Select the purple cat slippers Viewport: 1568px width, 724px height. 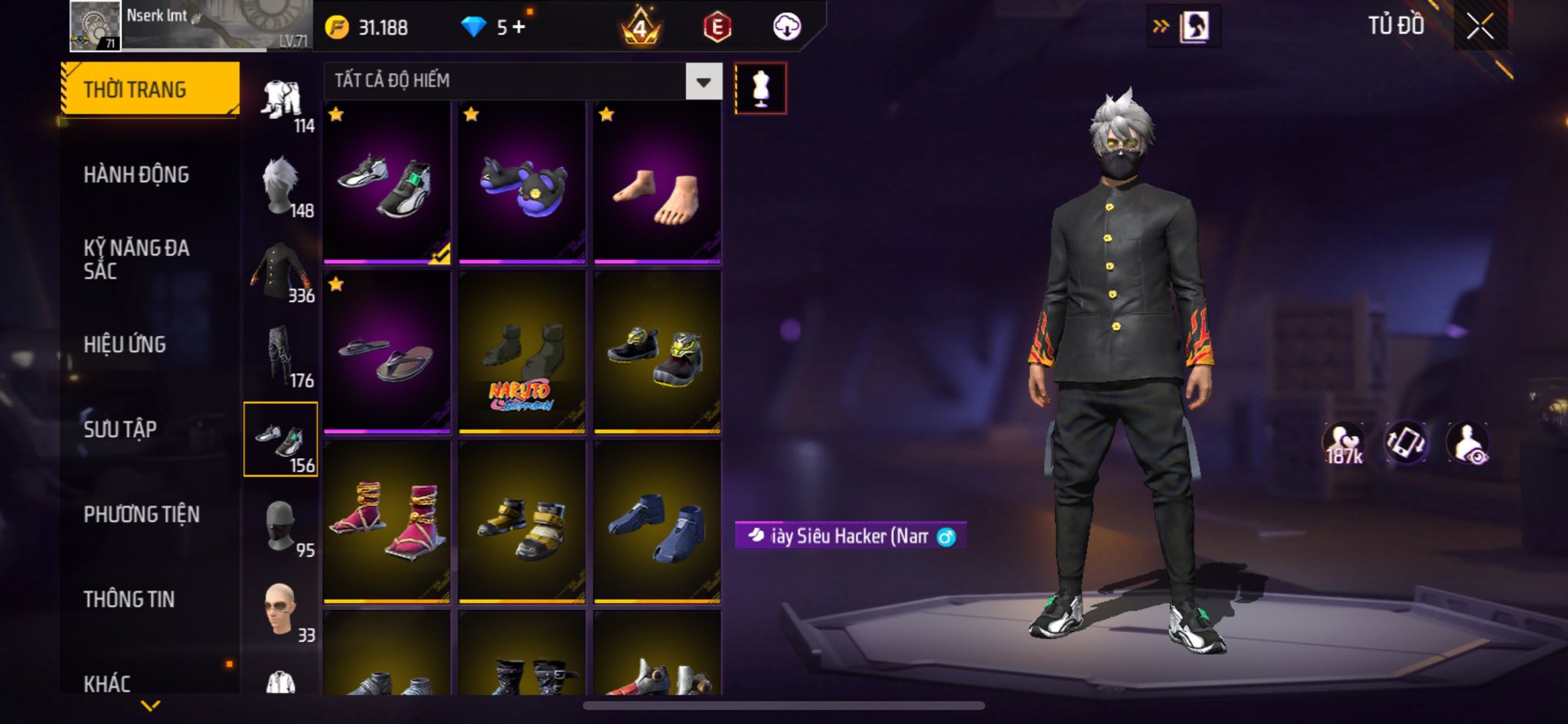pos(522,184)
